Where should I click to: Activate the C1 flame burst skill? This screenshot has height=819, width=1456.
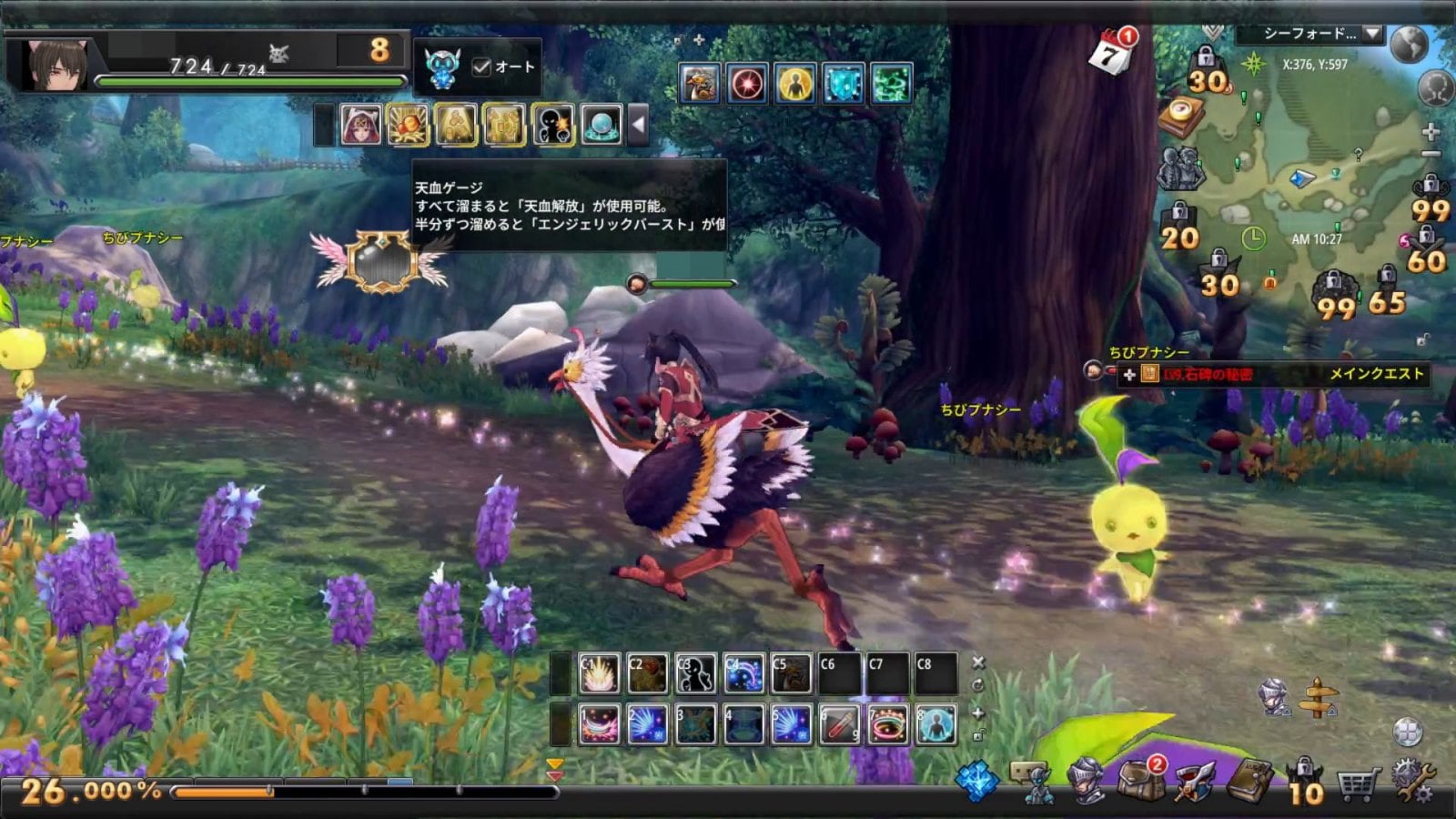pyautogui.click(x=600, y=674)
